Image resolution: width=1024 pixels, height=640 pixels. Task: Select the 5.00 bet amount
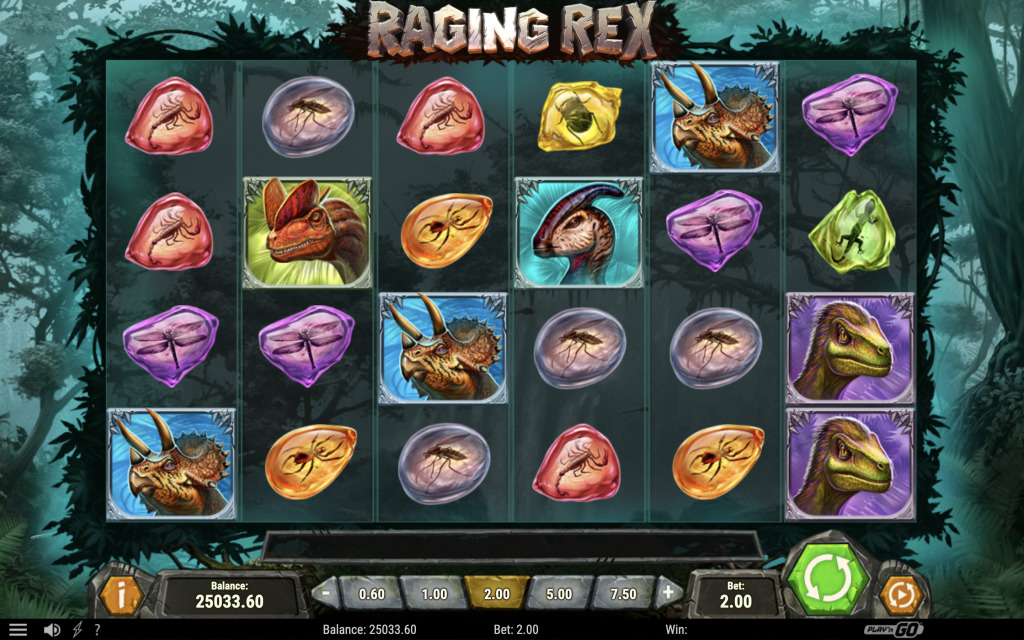[x=559, y=593]
